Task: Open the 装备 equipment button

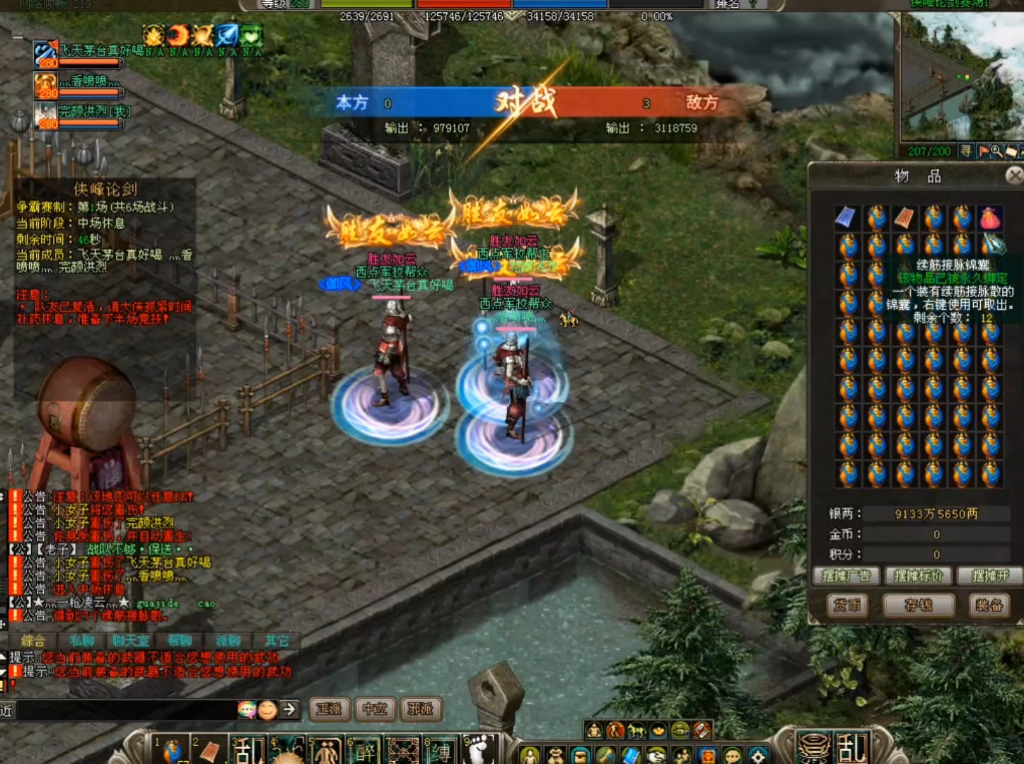Action: click(x=988, y=605)
